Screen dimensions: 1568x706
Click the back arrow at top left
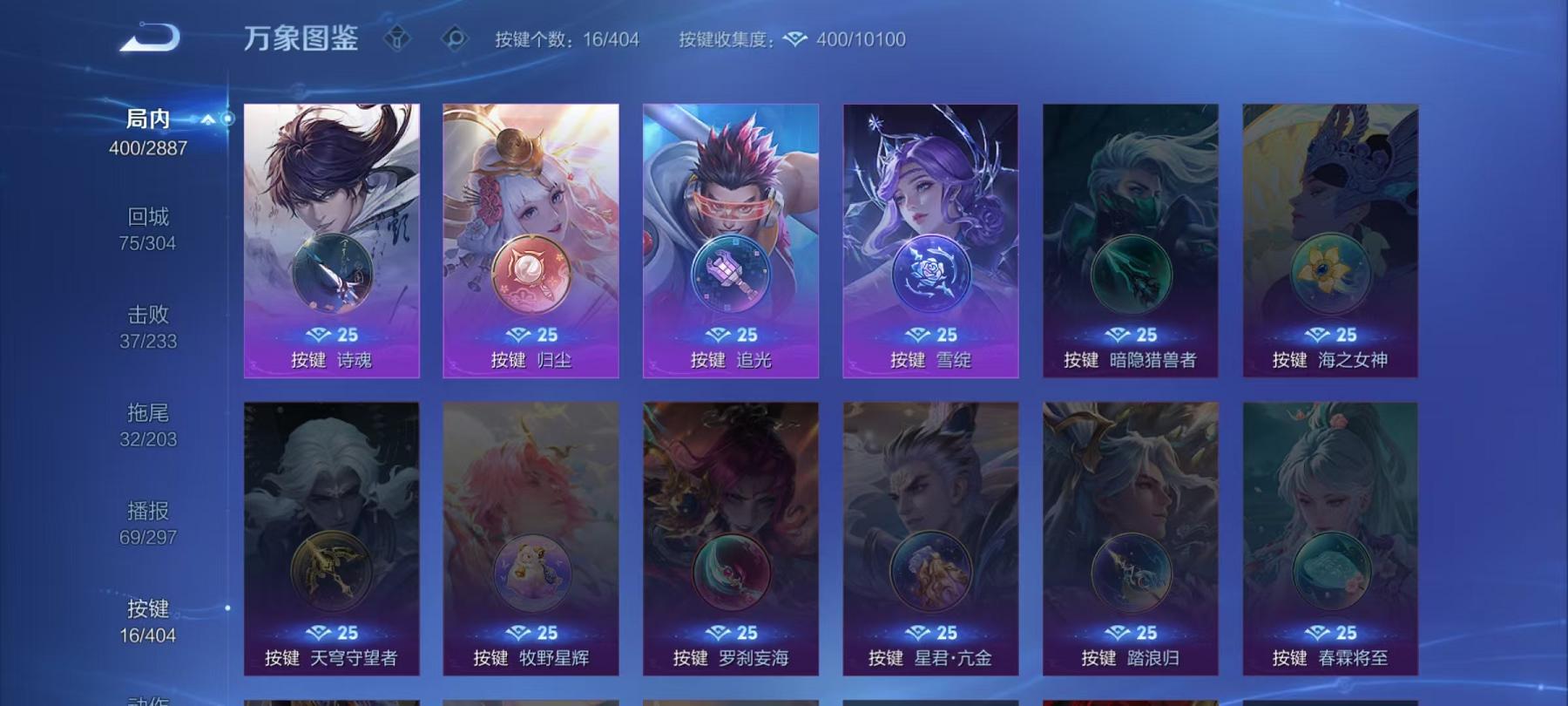tap(148, 37)
